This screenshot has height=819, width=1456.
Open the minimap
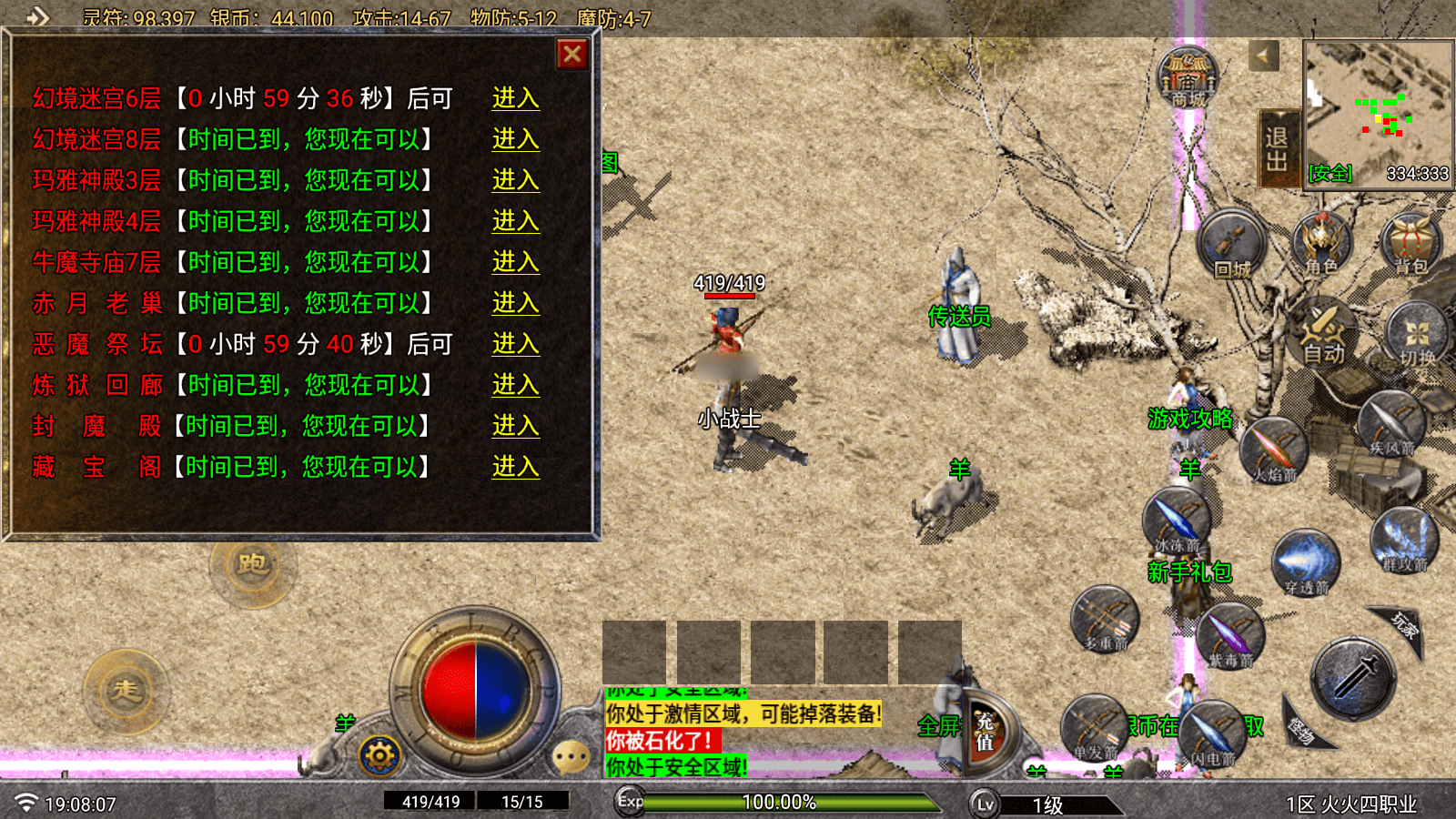1378,111
